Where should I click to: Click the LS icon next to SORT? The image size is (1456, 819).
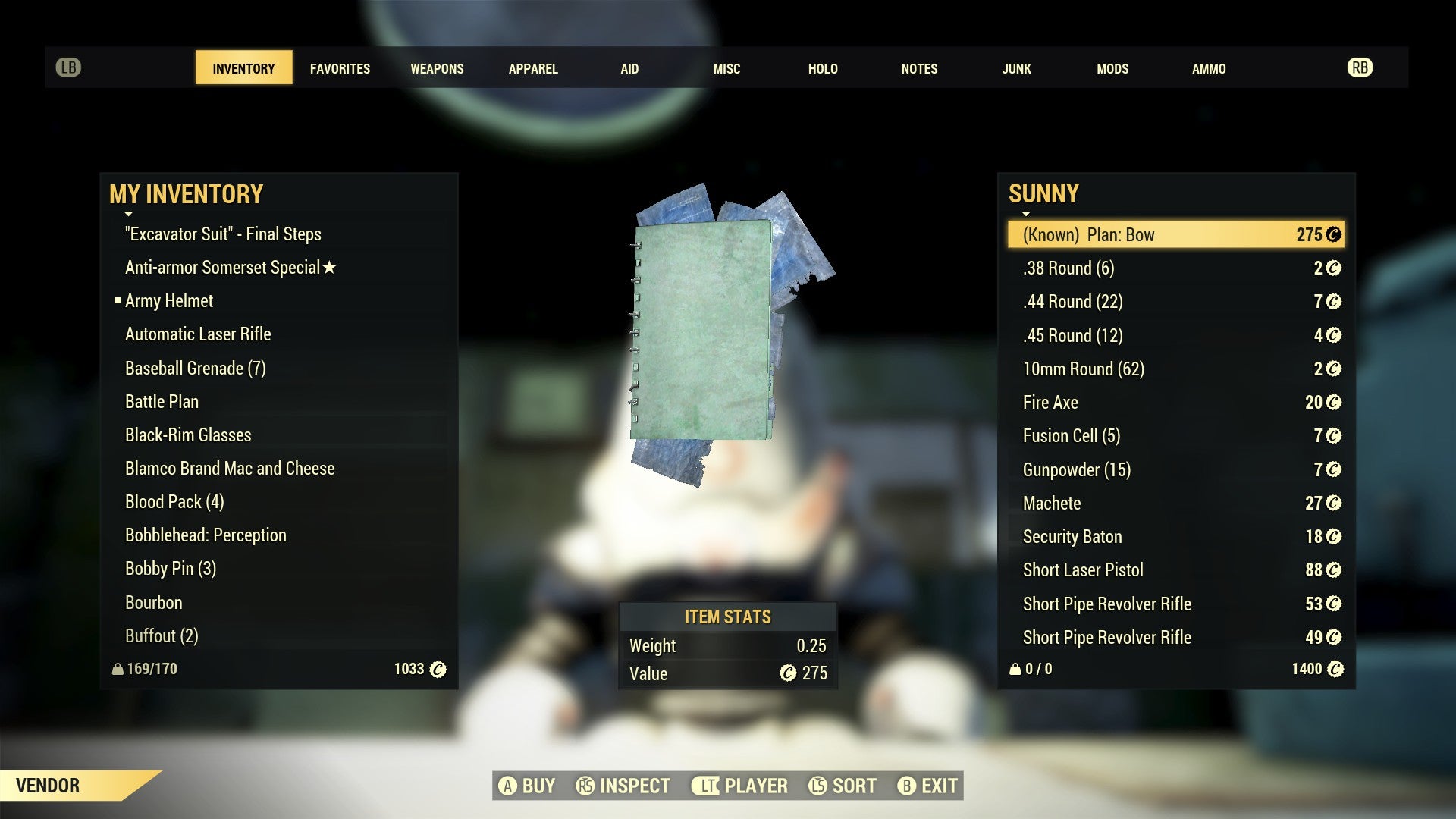pyautogui.click(x=819, y=786)
